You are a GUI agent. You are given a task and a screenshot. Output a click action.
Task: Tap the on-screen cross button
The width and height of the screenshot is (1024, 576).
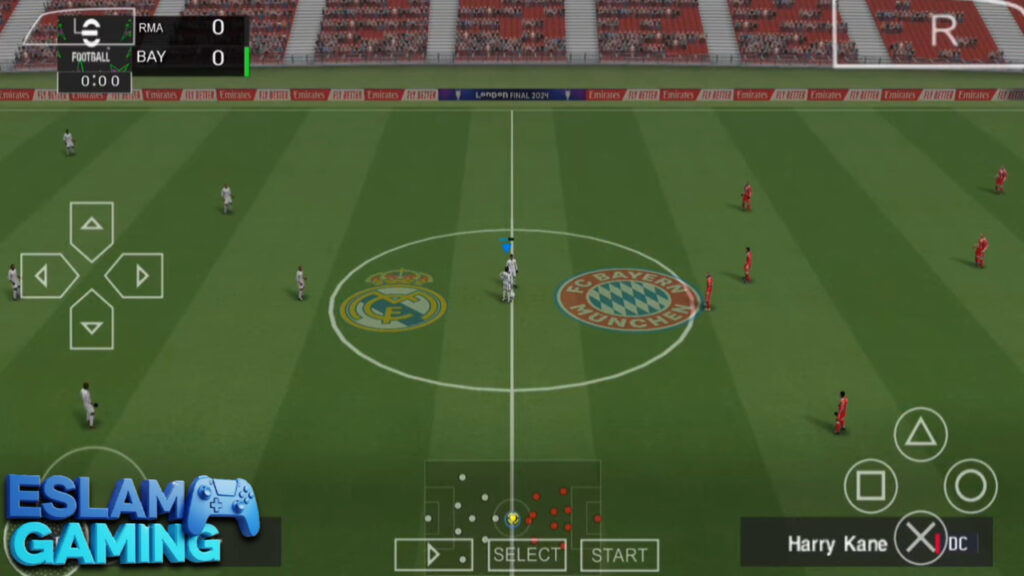point(920,538)
